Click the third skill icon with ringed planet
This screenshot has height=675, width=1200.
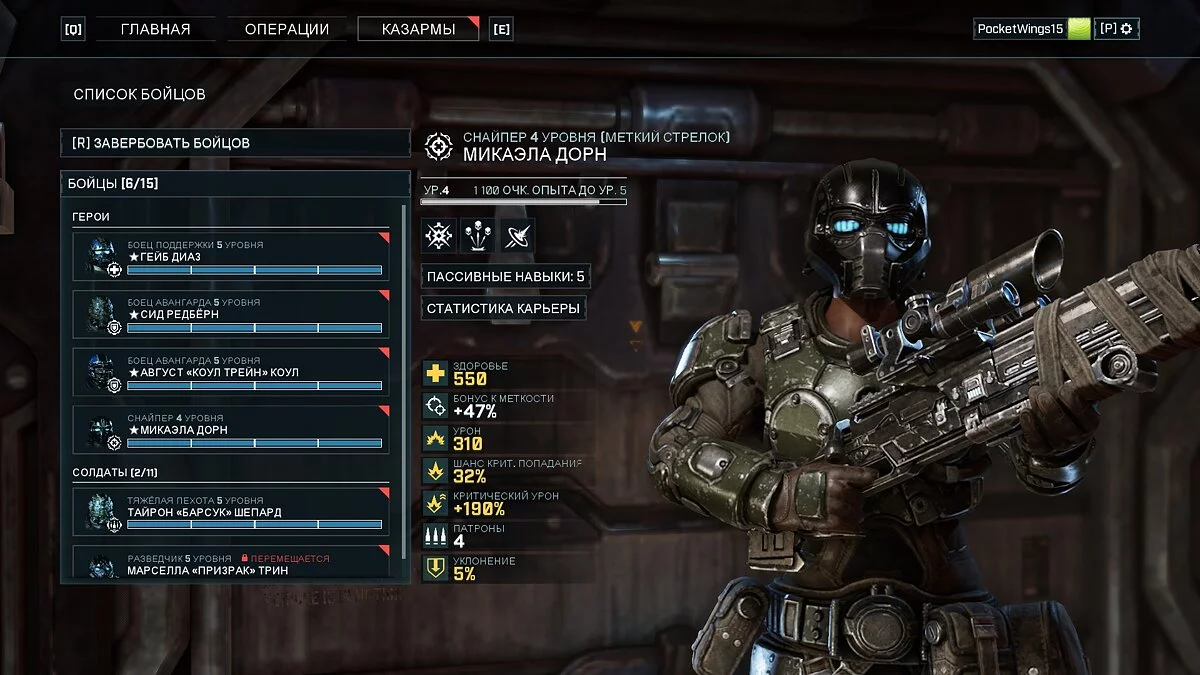[517, 235]
